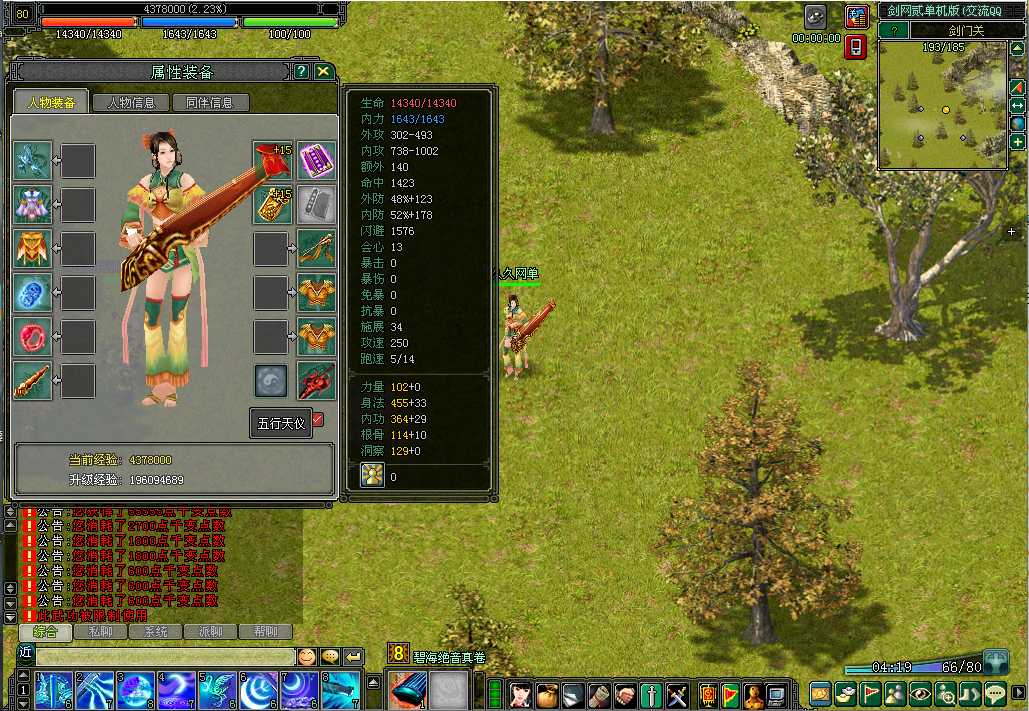Open the 帮聊 guild chat tab
The width and height of the screenshot is (1029, 711).
[x=265, y=632]
